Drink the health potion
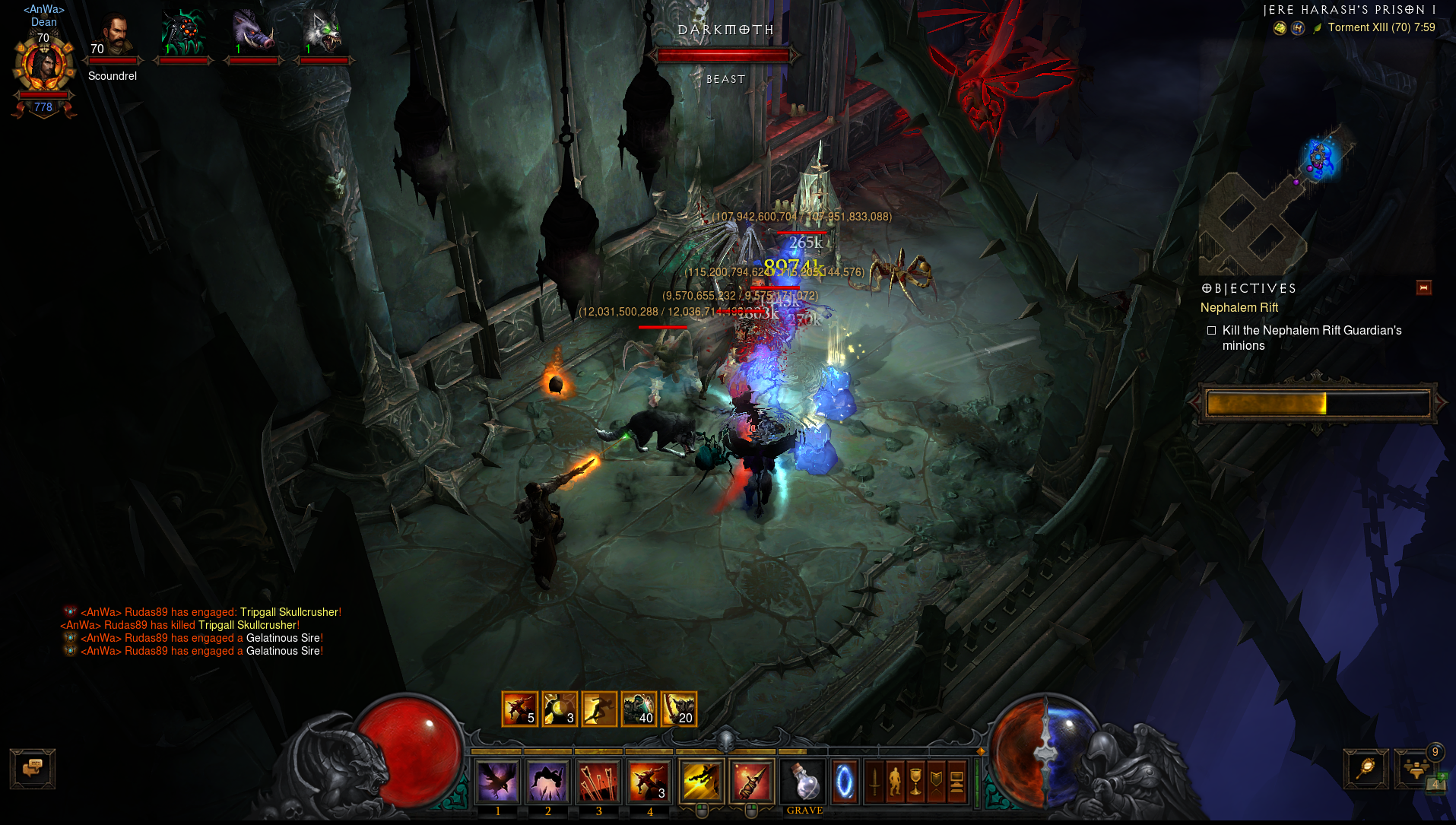 [804, 782]
